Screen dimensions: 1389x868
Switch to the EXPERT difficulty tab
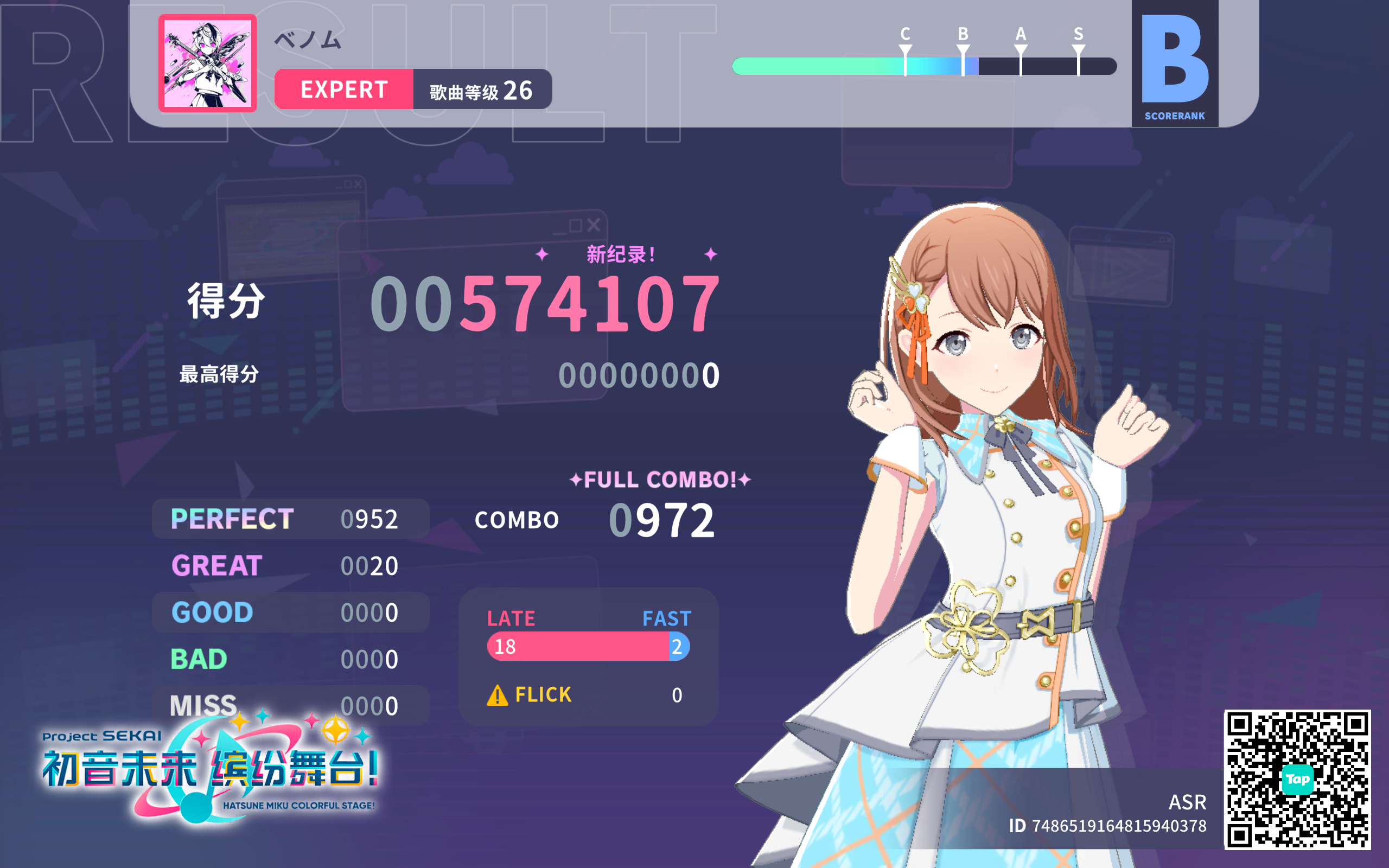pos(345,90)
